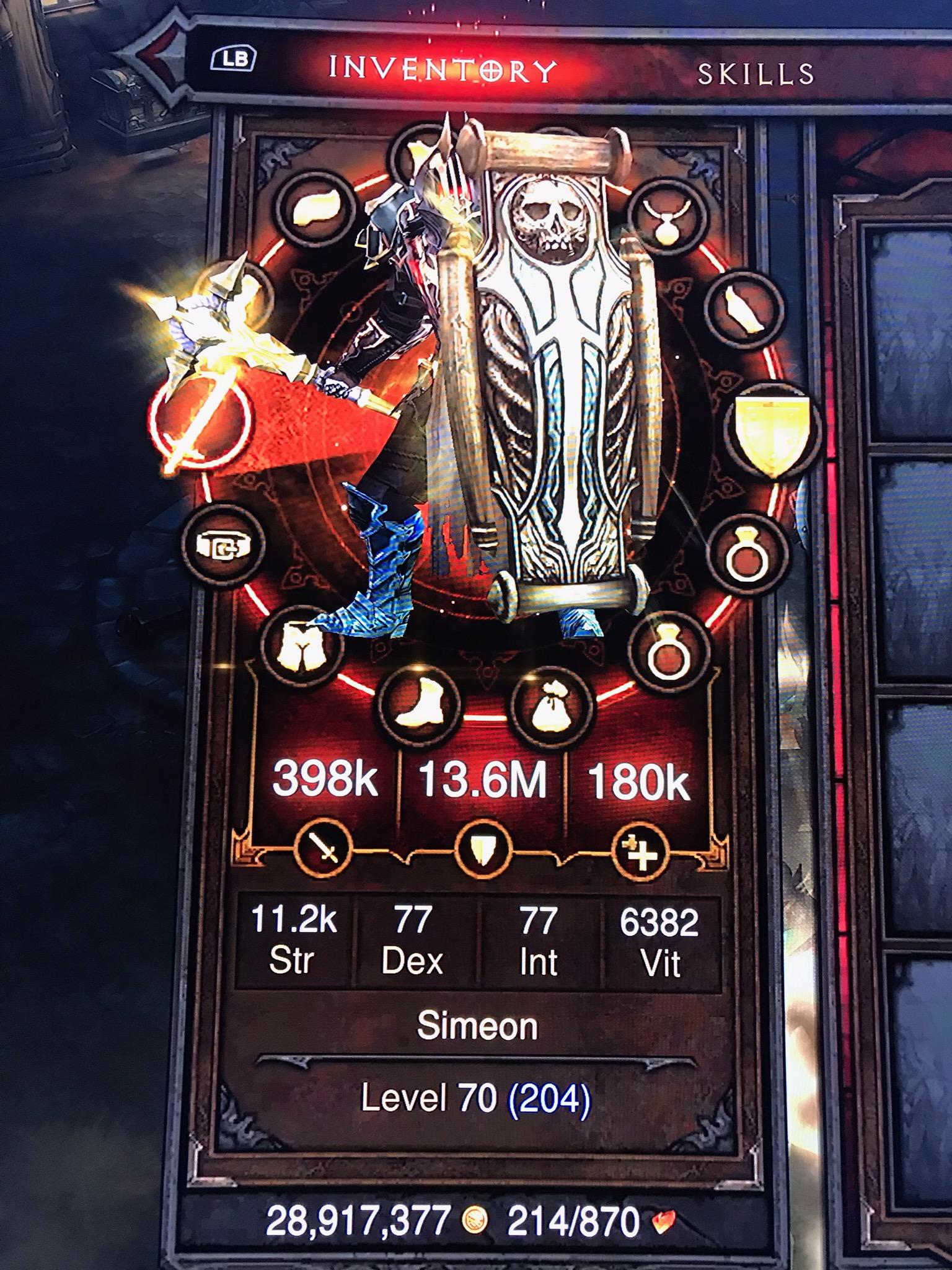952x1270 pixels.
Task: Click the cross healing stat icon
Action: click(x=640, y=851)
